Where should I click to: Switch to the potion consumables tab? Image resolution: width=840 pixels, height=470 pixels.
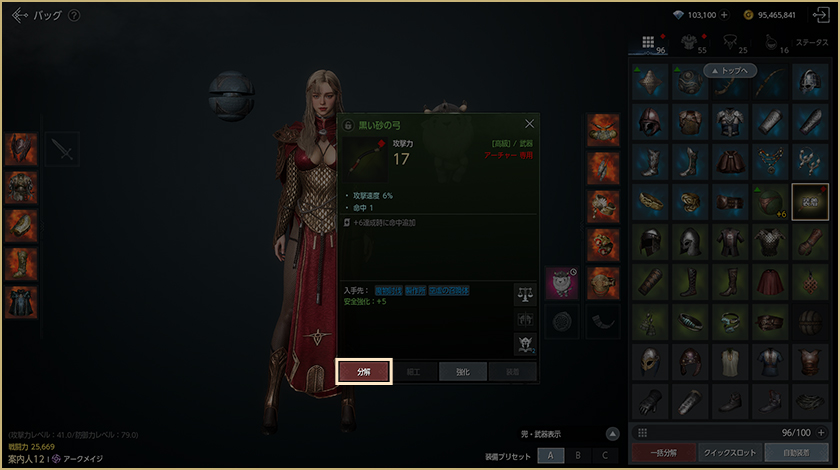click(771, 42)
